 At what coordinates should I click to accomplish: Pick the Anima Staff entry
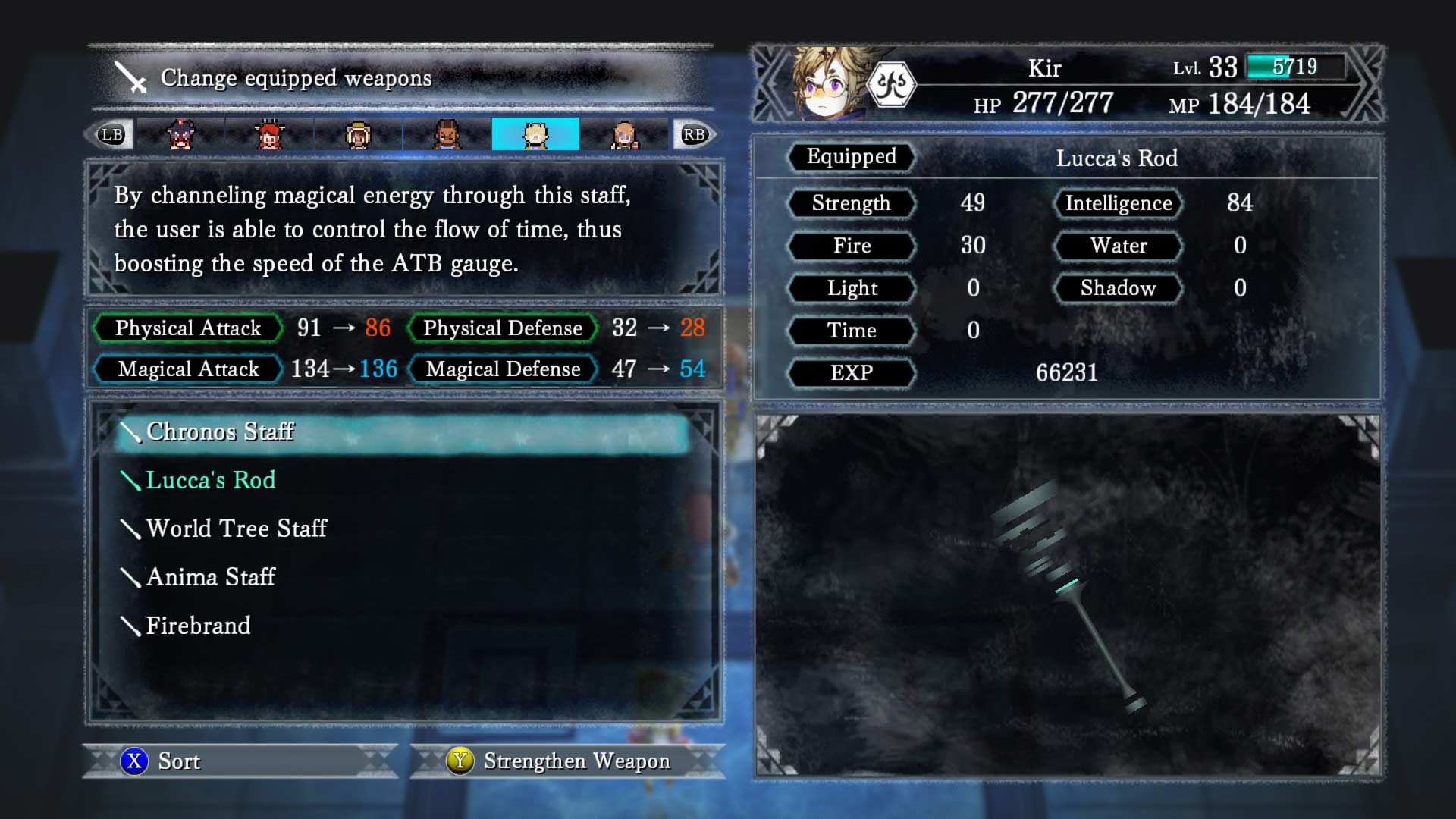point(210,577)
